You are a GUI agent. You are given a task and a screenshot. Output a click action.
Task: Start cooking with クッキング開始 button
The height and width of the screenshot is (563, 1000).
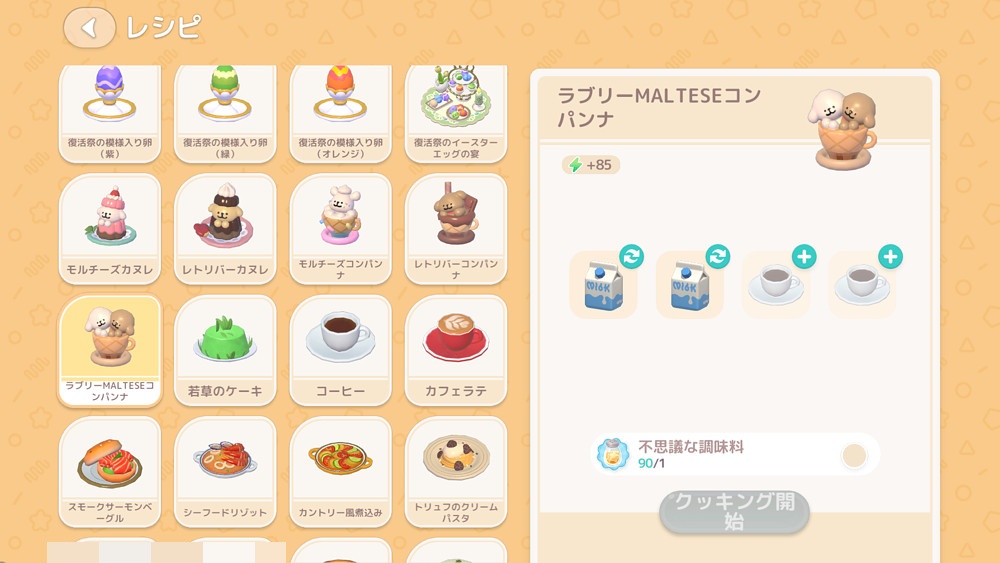click(734, 512)
